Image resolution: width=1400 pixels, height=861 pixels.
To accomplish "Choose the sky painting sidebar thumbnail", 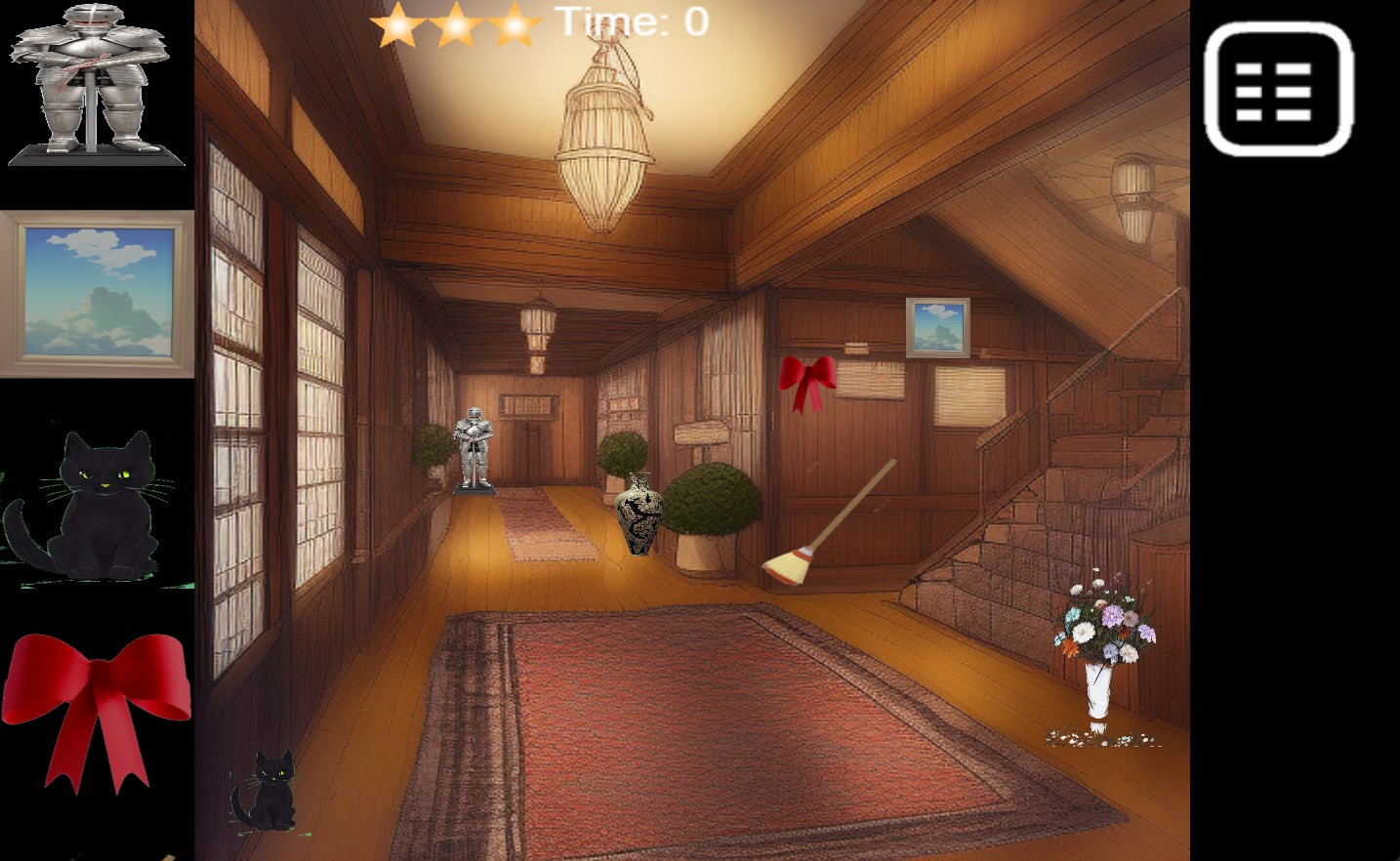I will point(97,293).
